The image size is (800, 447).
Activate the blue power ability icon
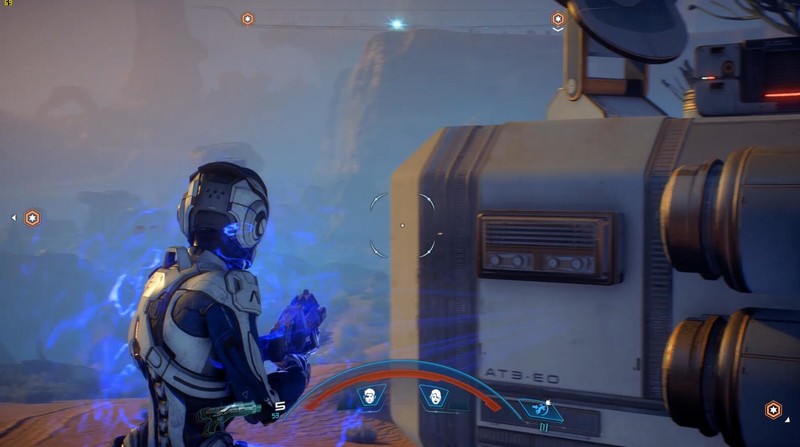coord(540,408)
